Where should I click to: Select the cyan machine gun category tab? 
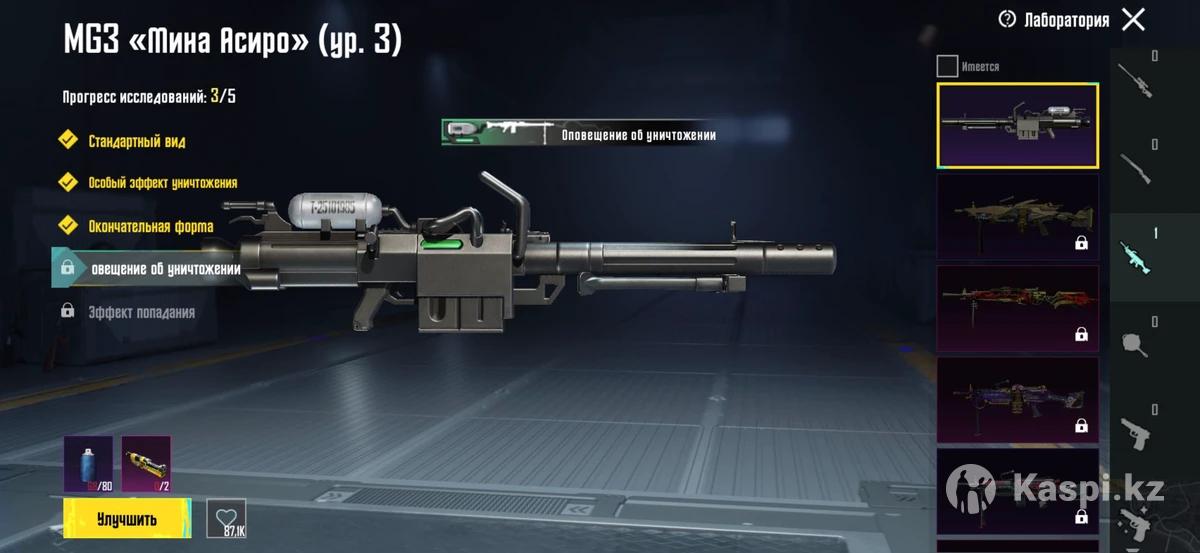[1135, 257]
